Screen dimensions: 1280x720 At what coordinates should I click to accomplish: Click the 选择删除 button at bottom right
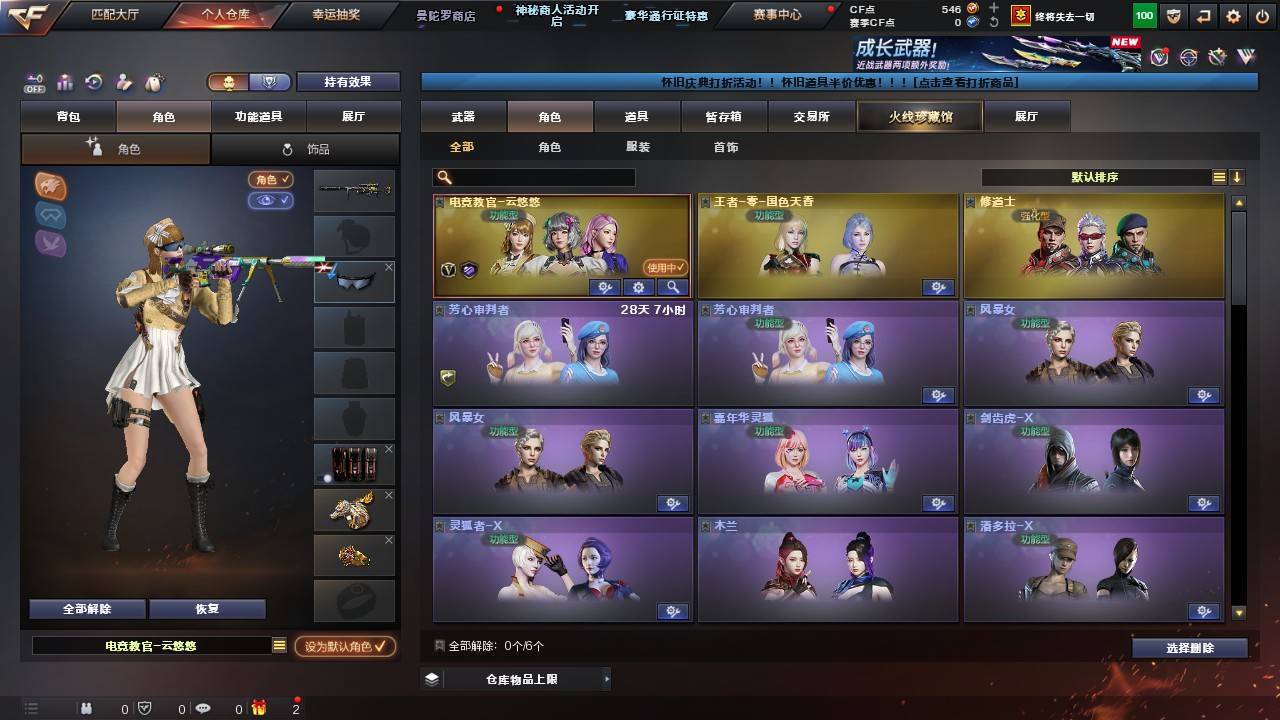[1189, 647]
